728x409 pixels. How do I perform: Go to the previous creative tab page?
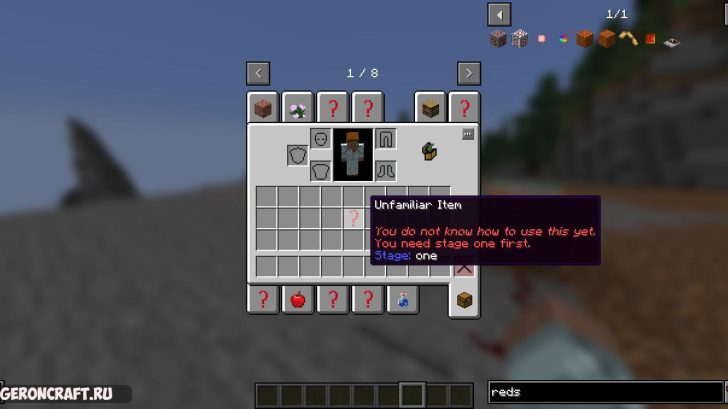[258, 73]
